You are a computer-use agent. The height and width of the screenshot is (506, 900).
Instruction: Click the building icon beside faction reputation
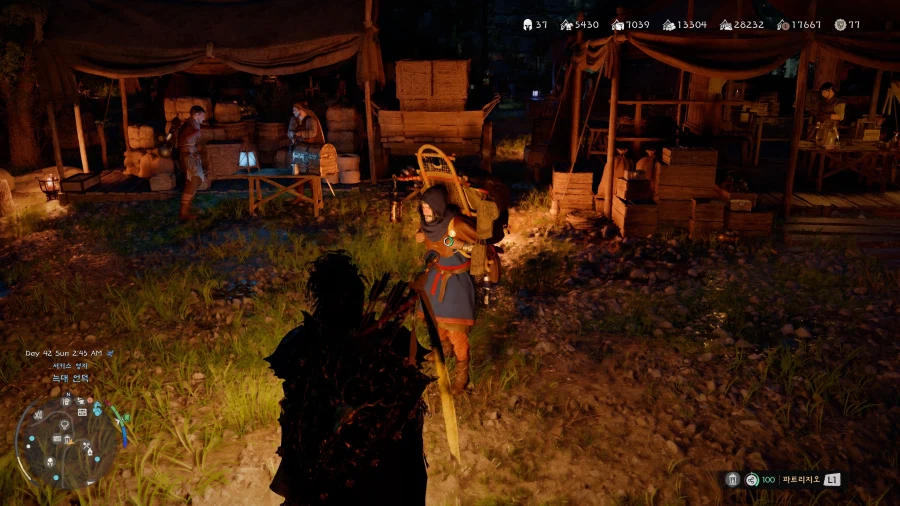733,479
